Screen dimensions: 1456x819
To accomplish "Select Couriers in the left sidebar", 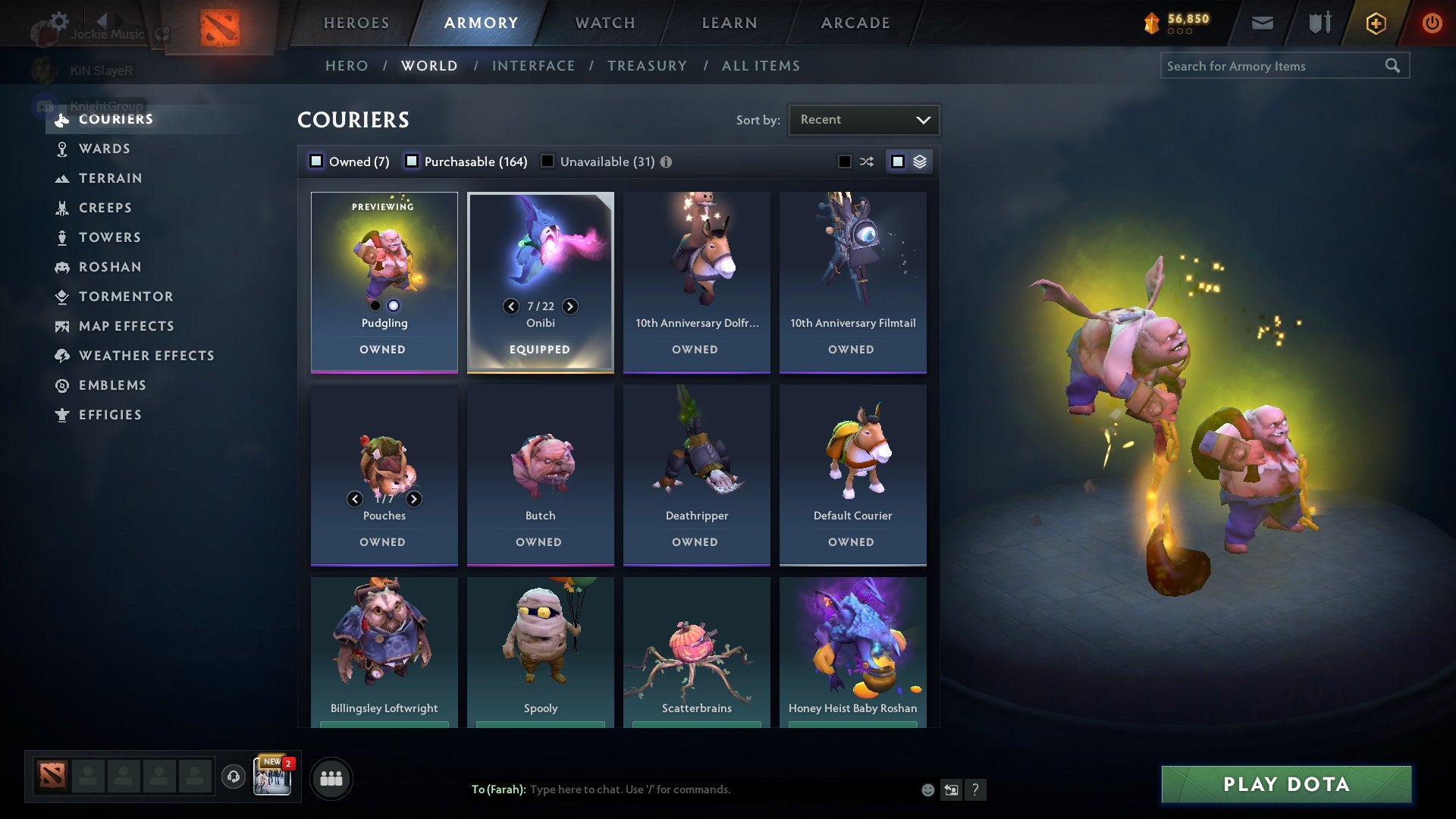I will [x=114, y=119].
